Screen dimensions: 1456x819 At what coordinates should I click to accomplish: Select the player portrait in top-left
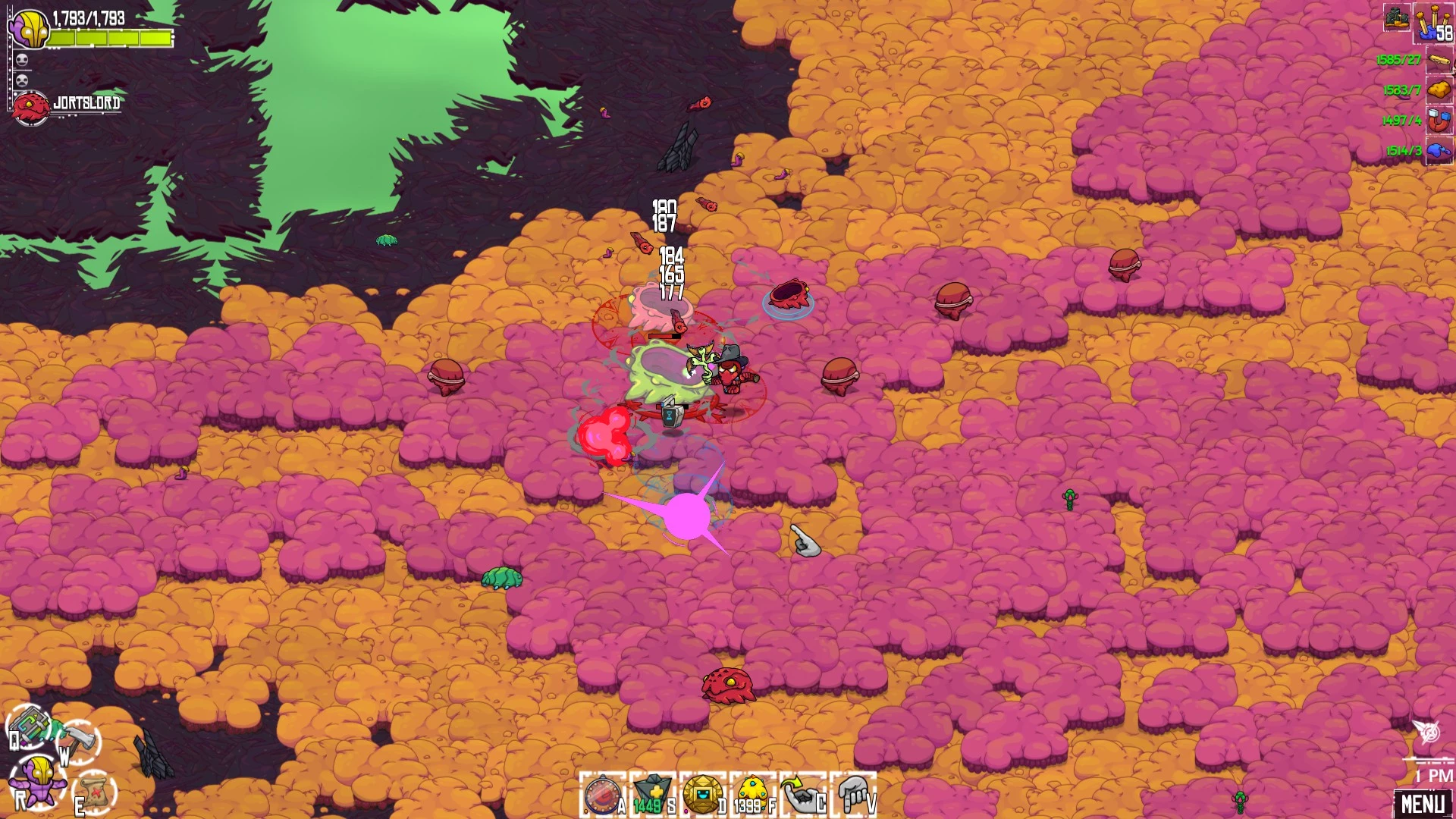pos(30,29)
